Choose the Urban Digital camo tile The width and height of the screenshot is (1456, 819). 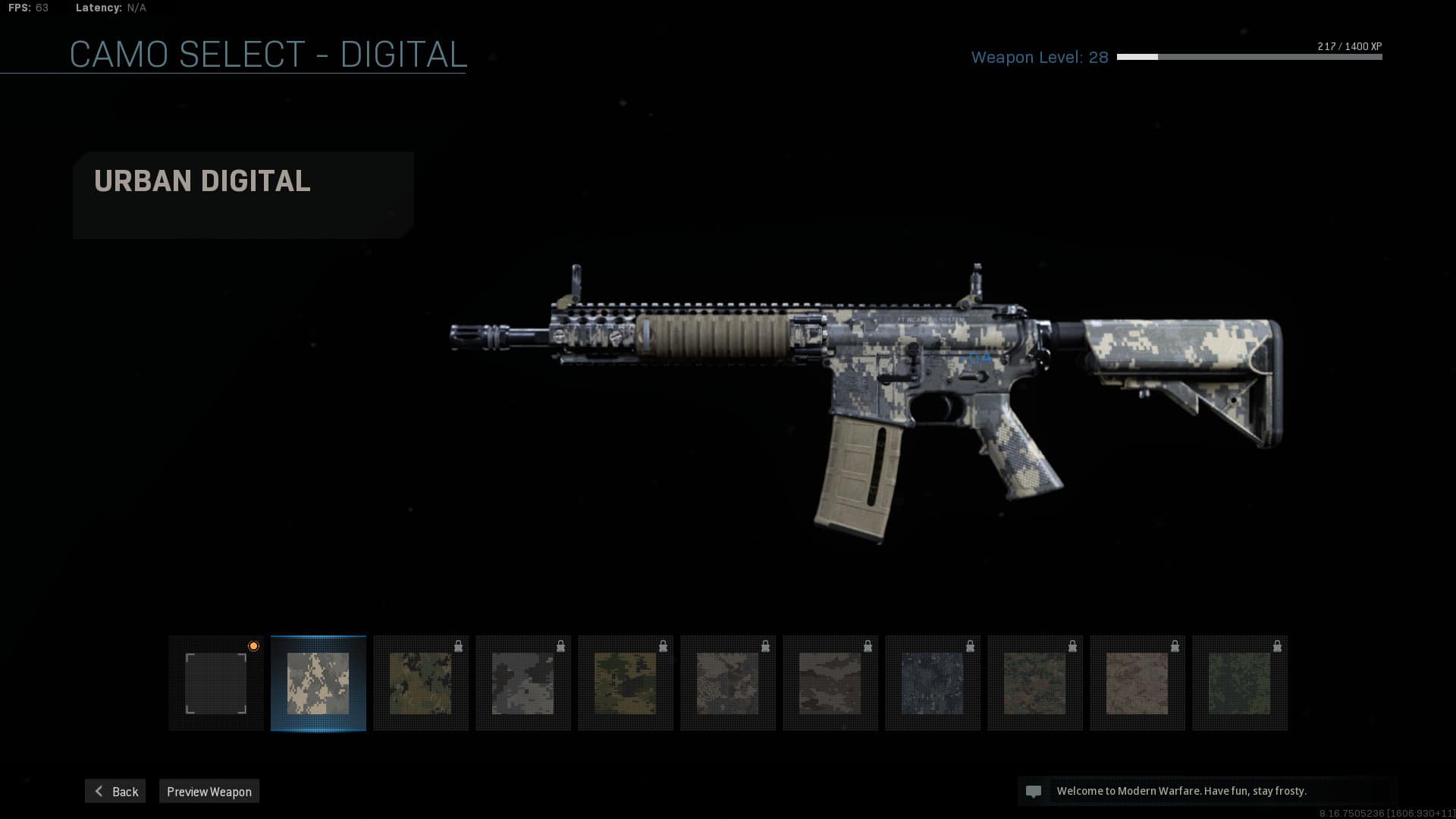pyautogui.click(x=318, y=683)
